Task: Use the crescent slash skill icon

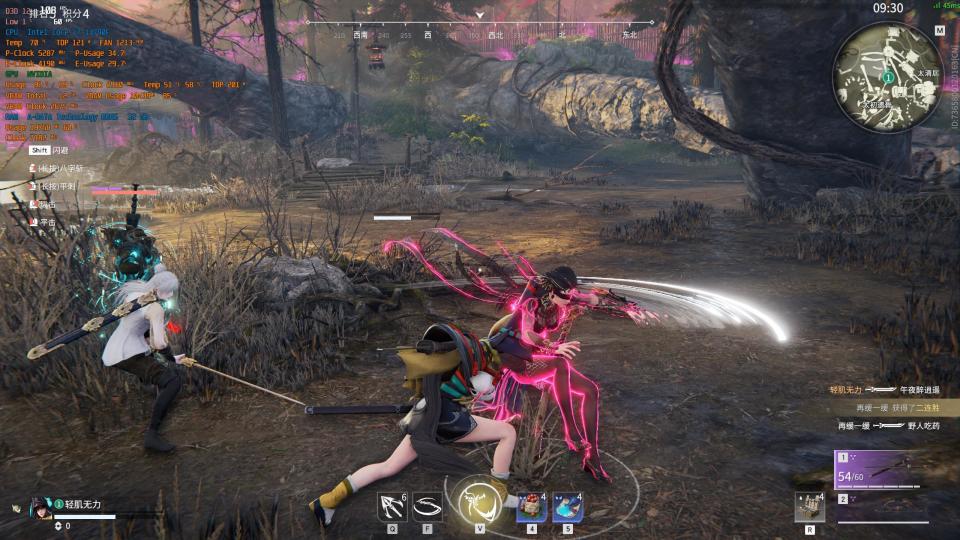Action: [x=428, y=506]
